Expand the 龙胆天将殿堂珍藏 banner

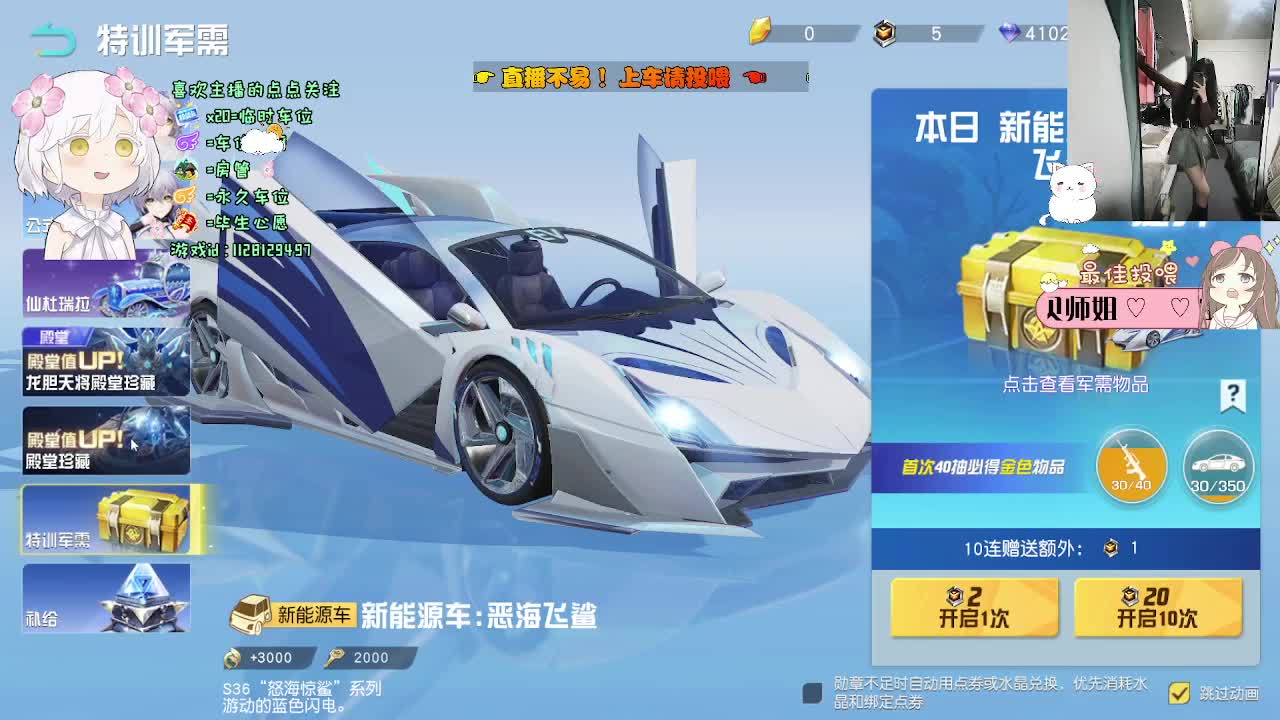105,363
